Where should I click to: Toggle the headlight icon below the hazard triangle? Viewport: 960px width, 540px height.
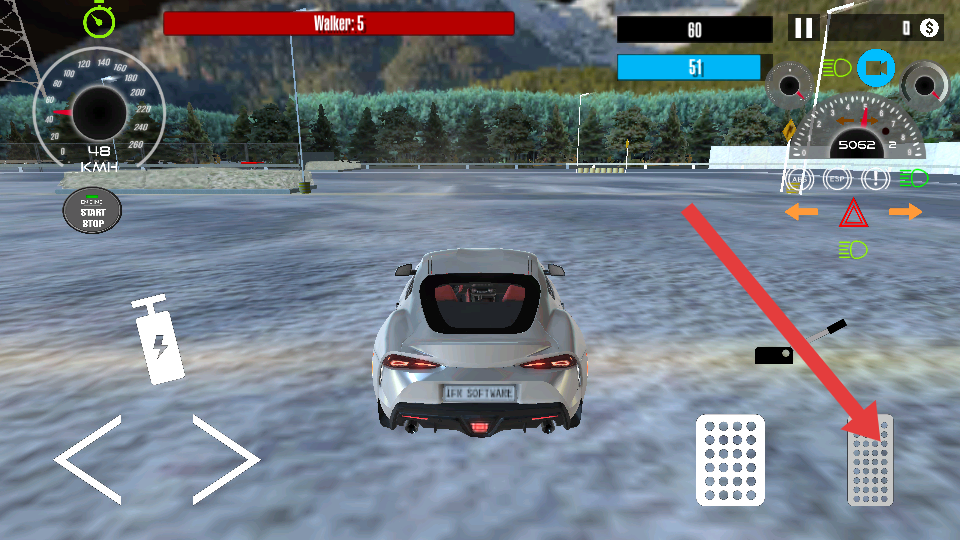(853, 249)
